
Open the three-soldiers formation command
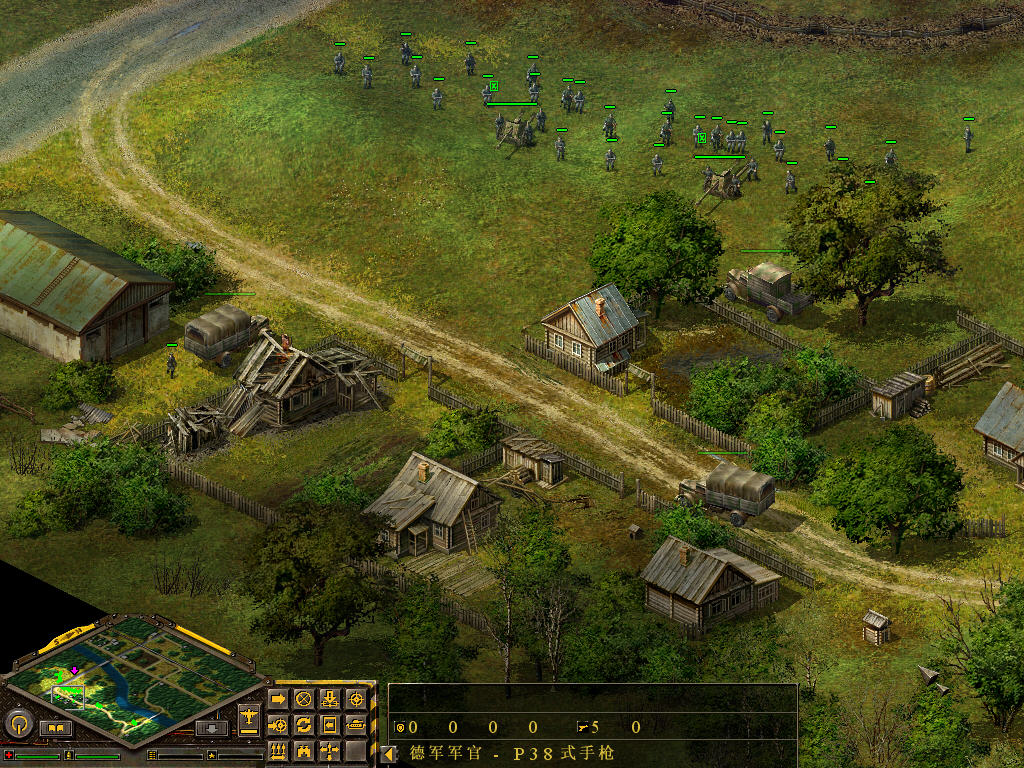tap(278, 750)
